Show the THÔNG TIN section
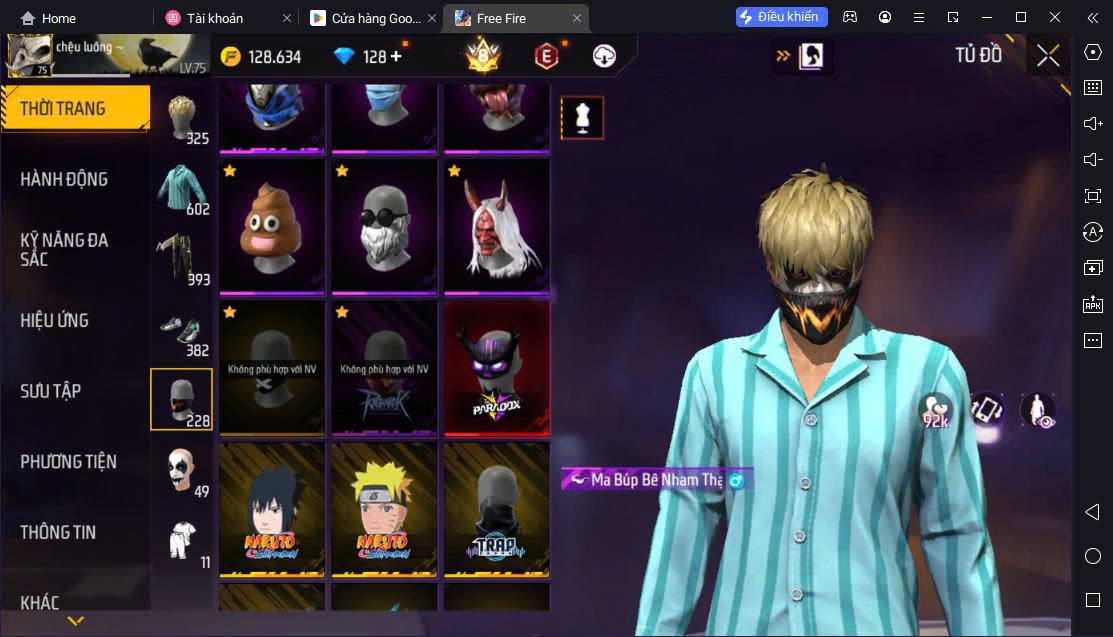This screenshot has width=1113, height=637. (x=58, y=532)
